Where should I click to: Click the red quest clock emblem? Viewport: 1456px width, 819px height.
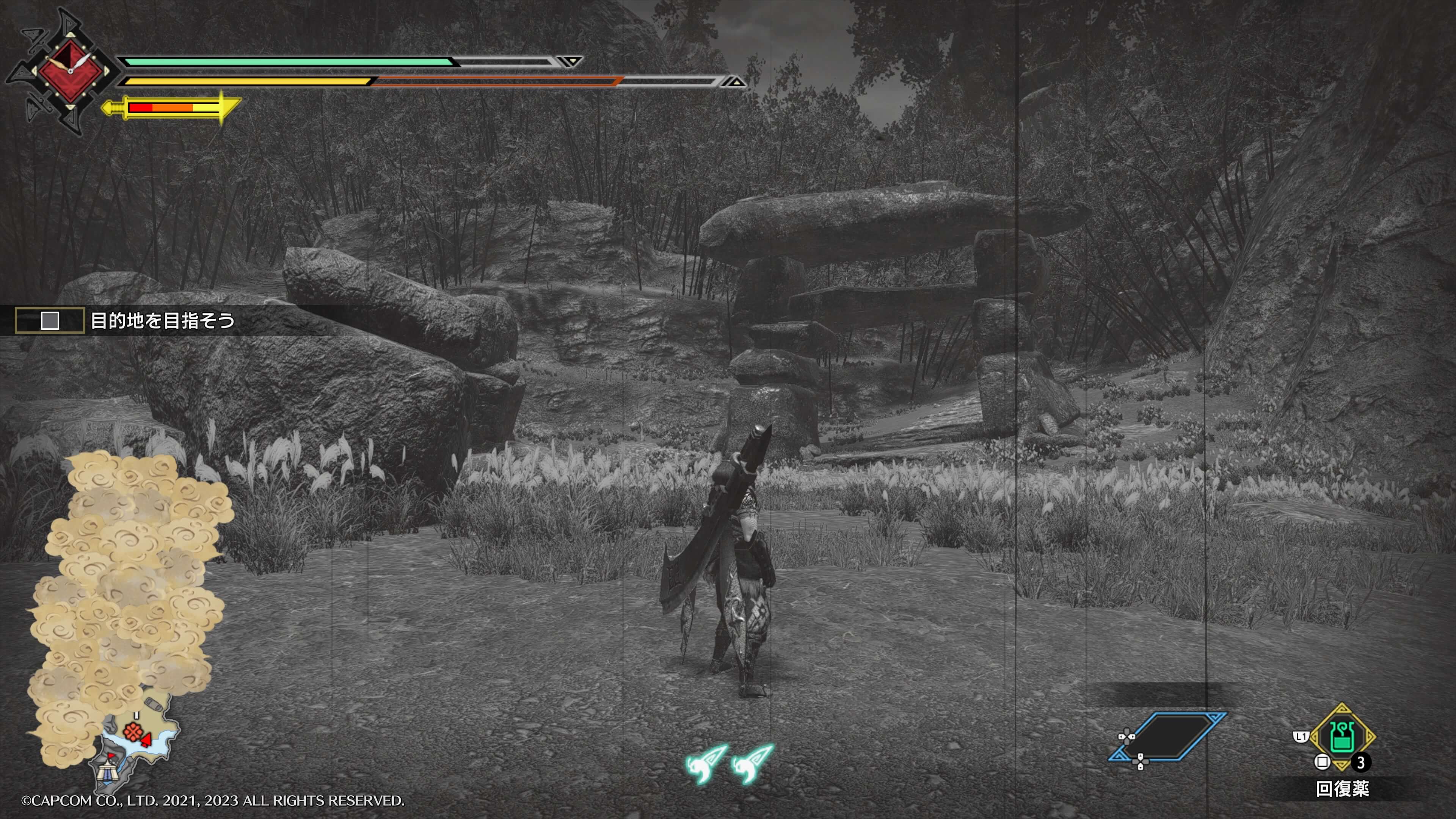[70, 71]
